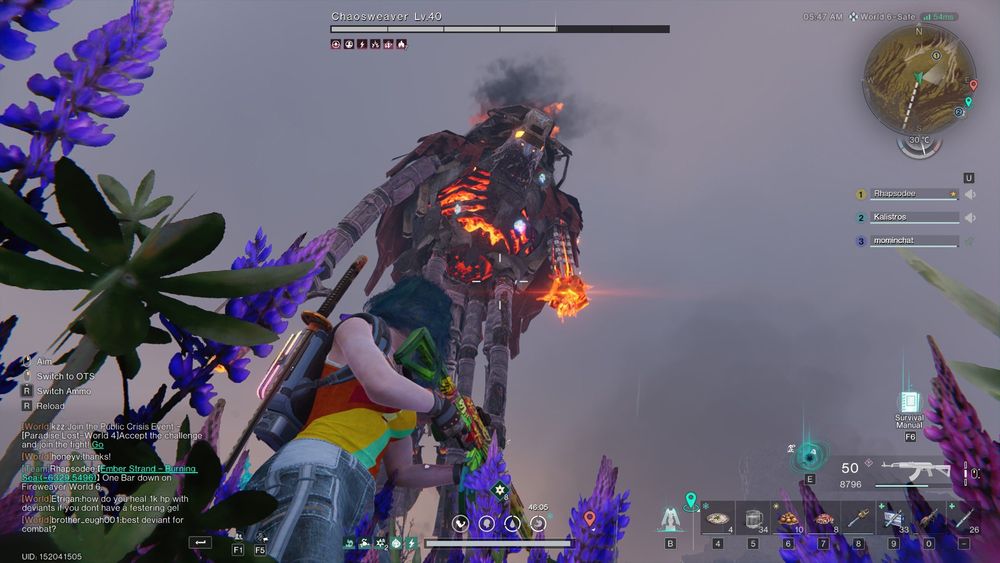Select the syringe hotbar slot with 26

click(963, 518)
